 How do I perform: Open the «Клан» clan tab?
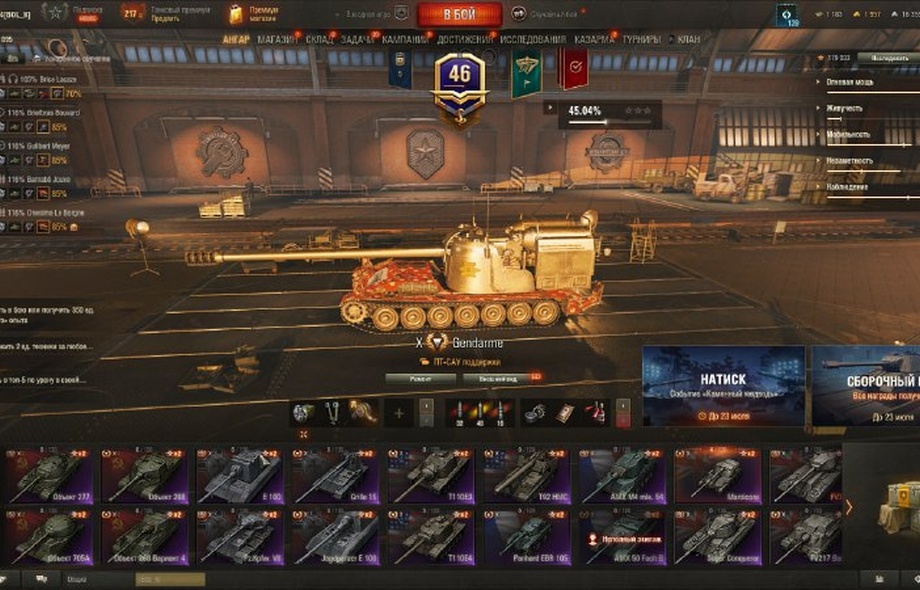point(689,39)
